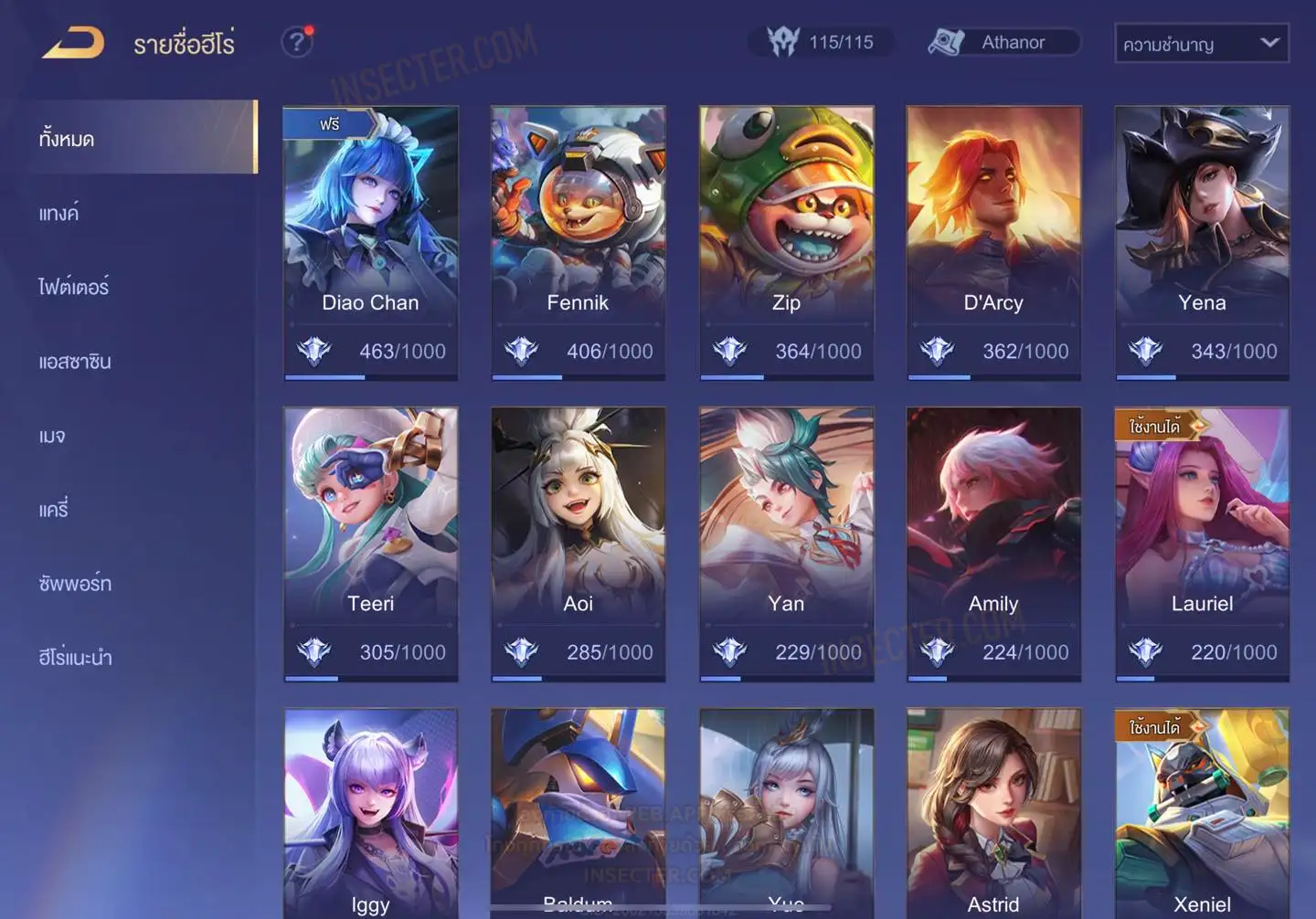Click the Athanor button
The width and height of the screenshot is (1316, 919).
pos(1003,42)
